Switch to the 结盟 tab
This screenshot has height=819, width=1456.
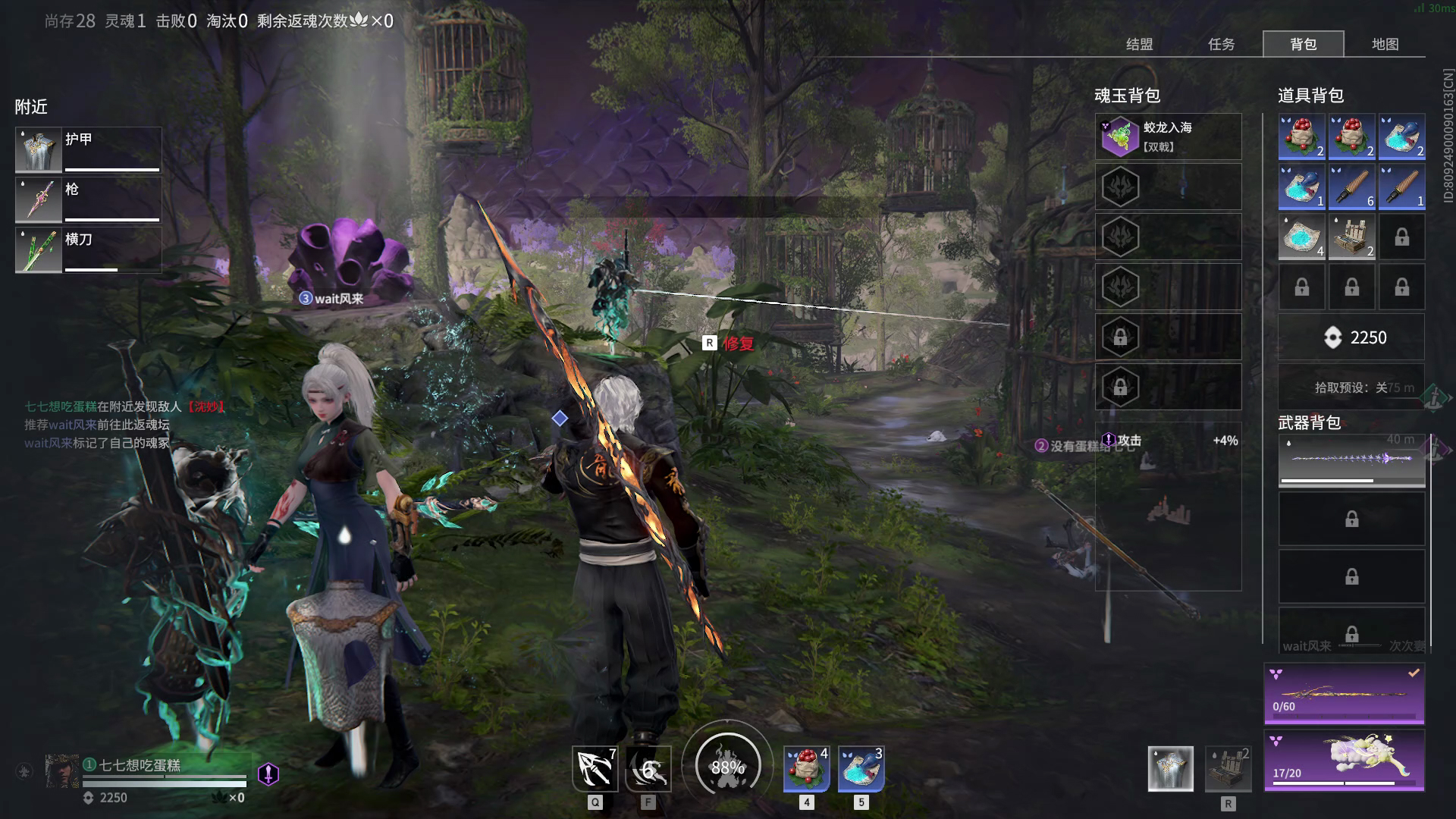1139,44
